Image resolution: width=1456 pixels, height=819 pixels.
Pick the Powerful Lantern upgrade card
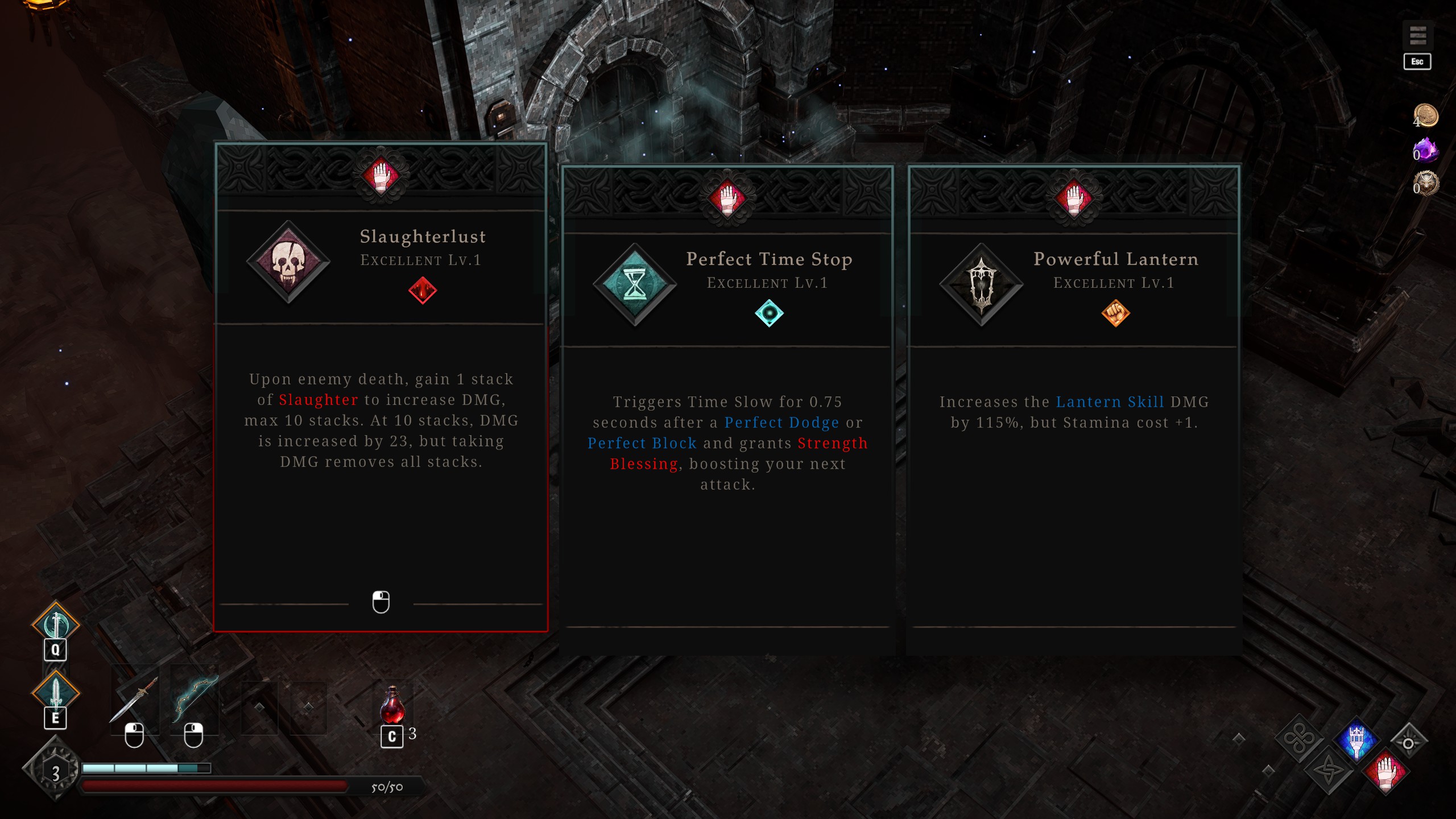(x=1074, y=409)
